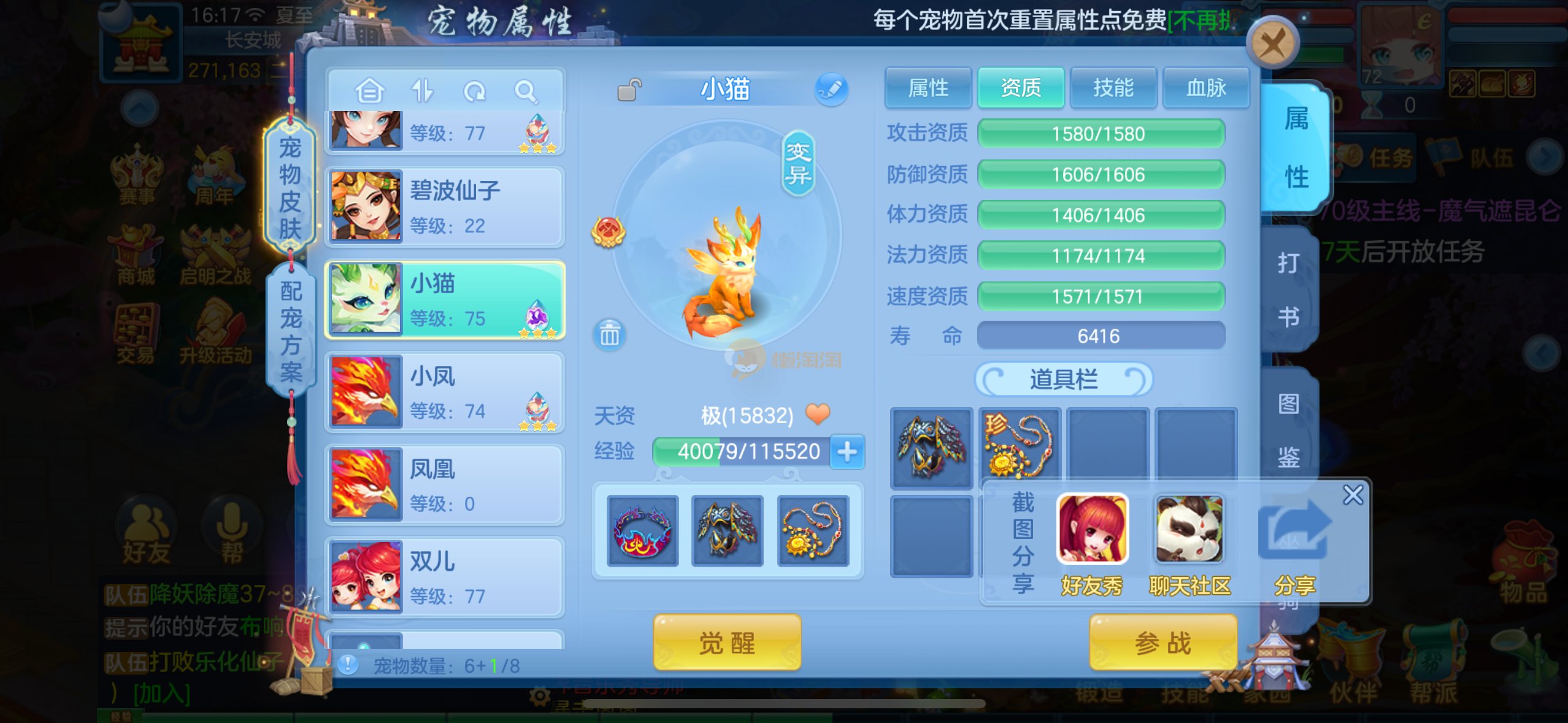Choose the 小凤 pet entry
This screenshot has width=1568, height=723.
[444, 392]
